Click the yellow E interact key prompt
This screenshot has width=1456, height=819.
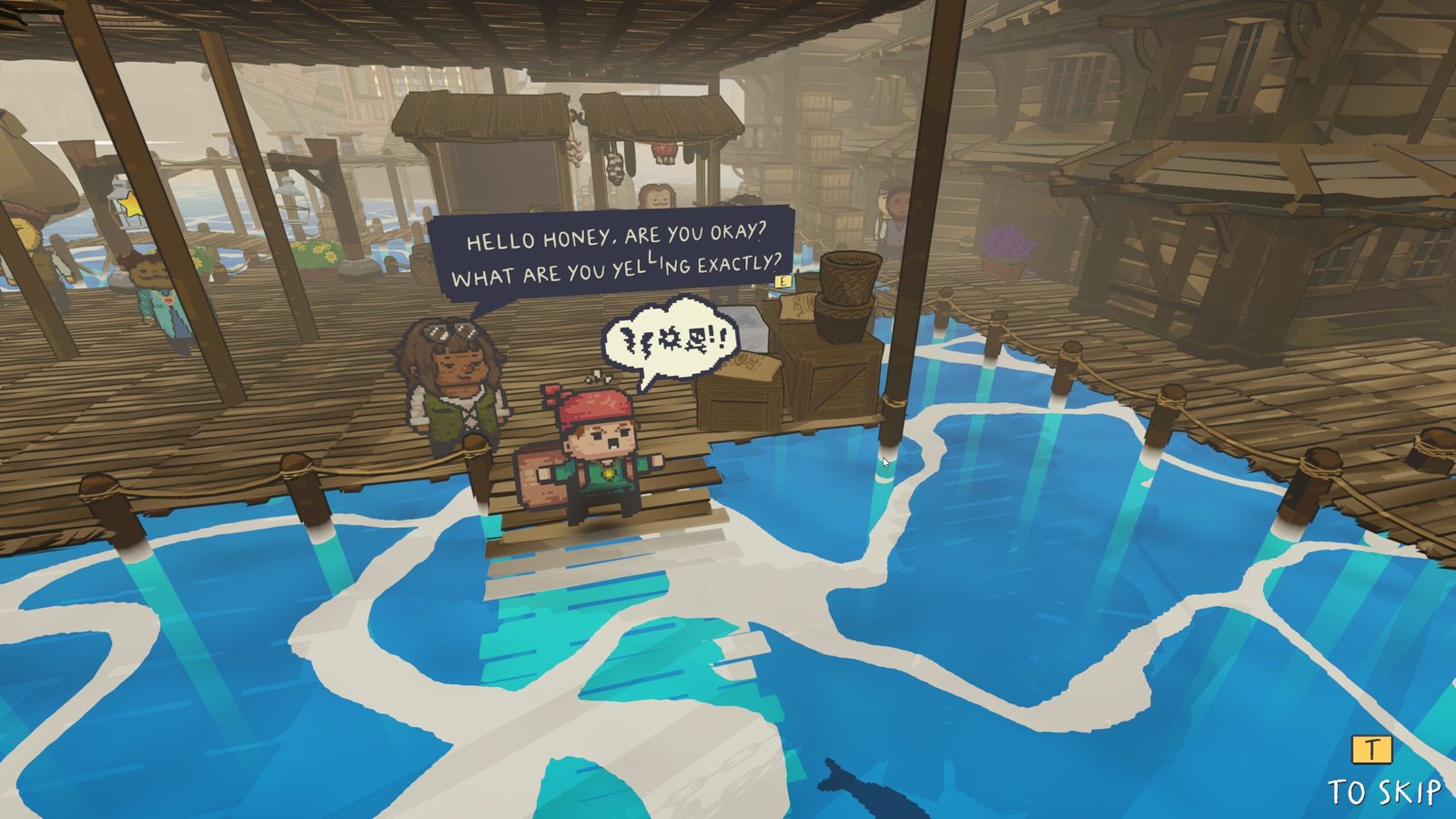coord(783,282)
